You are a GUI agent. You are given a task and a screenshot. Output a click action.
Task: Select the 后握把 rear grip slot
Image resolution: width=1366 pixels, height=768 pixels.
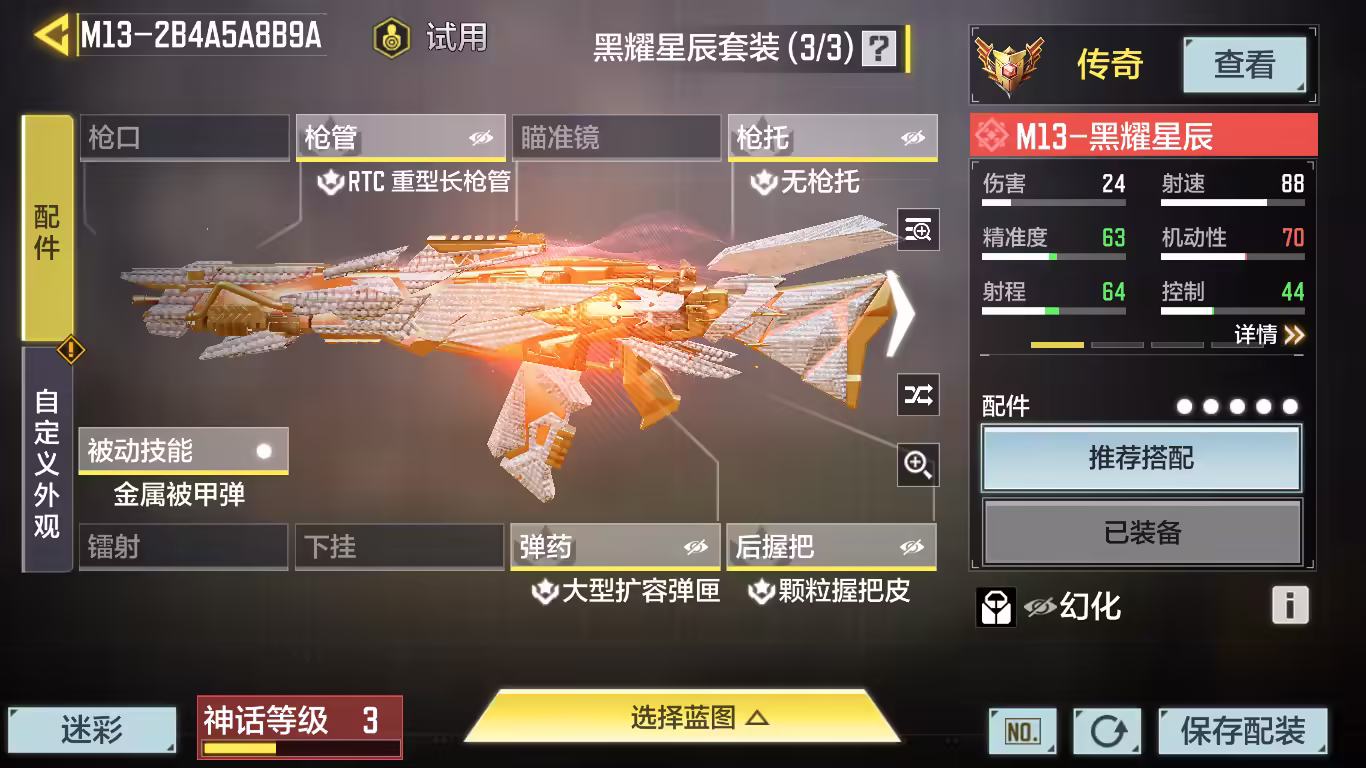[x=831, y=547]
